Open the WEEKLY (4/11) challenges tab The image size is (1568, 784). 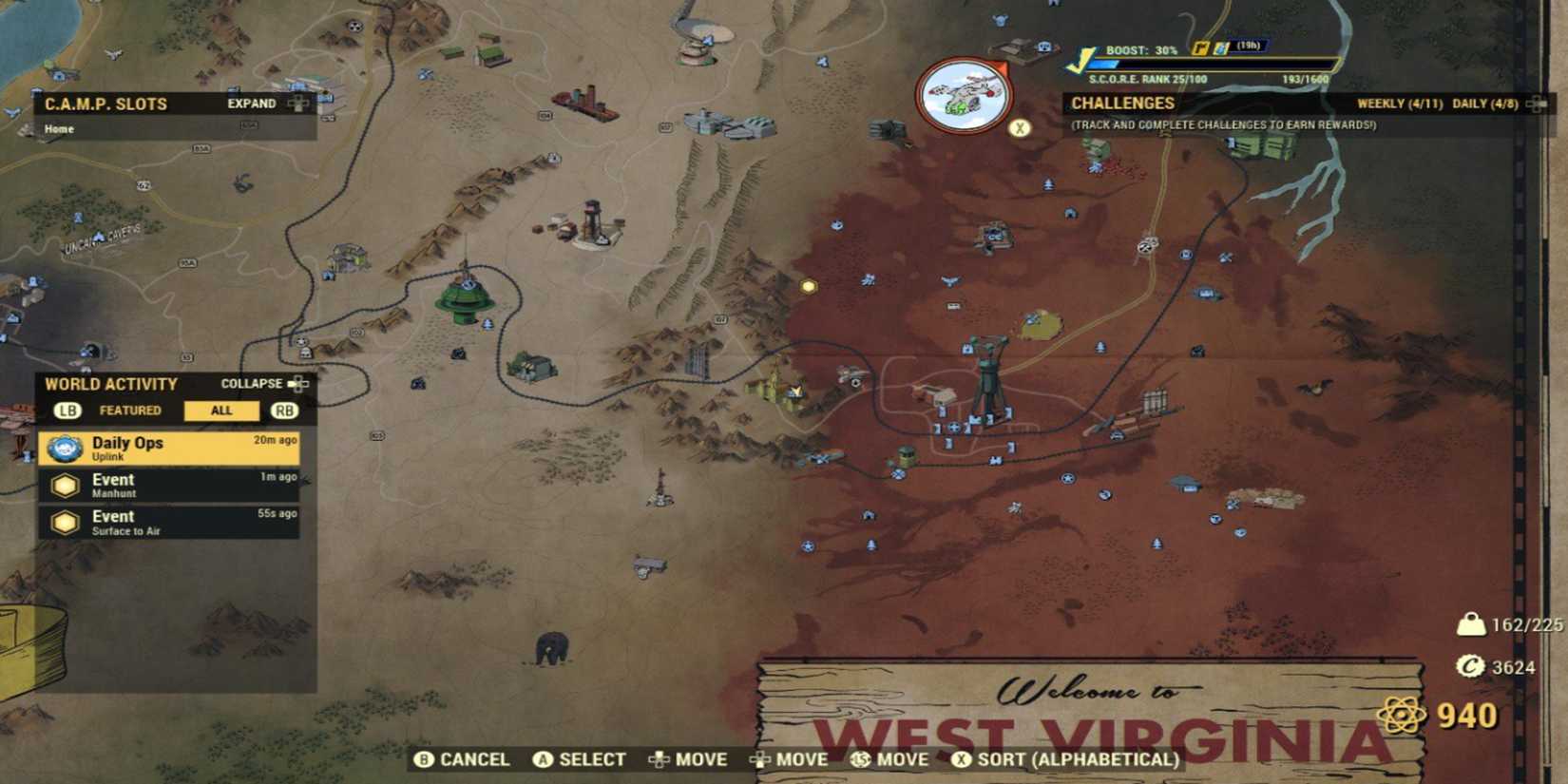point(1402,103)
